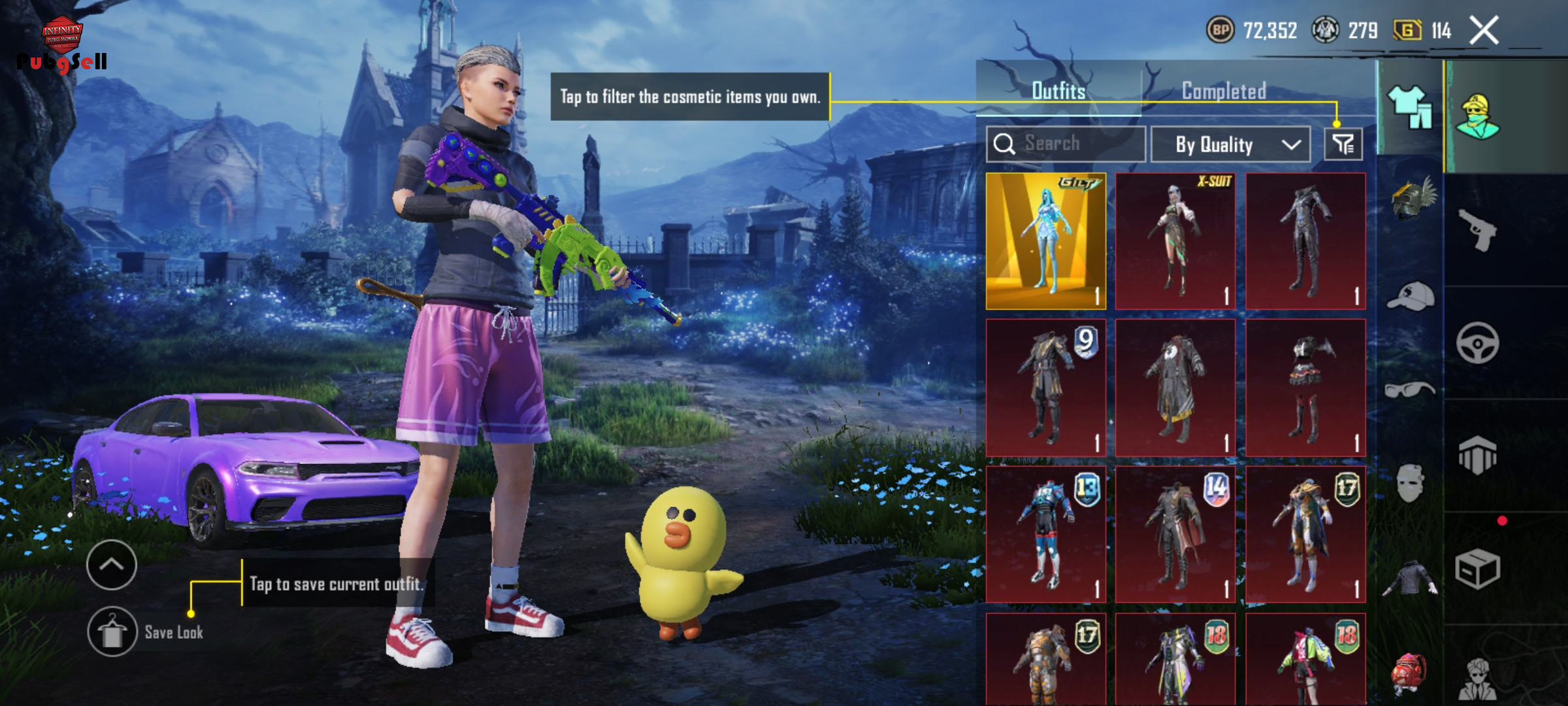Select the outfit with badge 14
The height and width of the screenshot is (706, 1568).
[x=1175, y=534]
